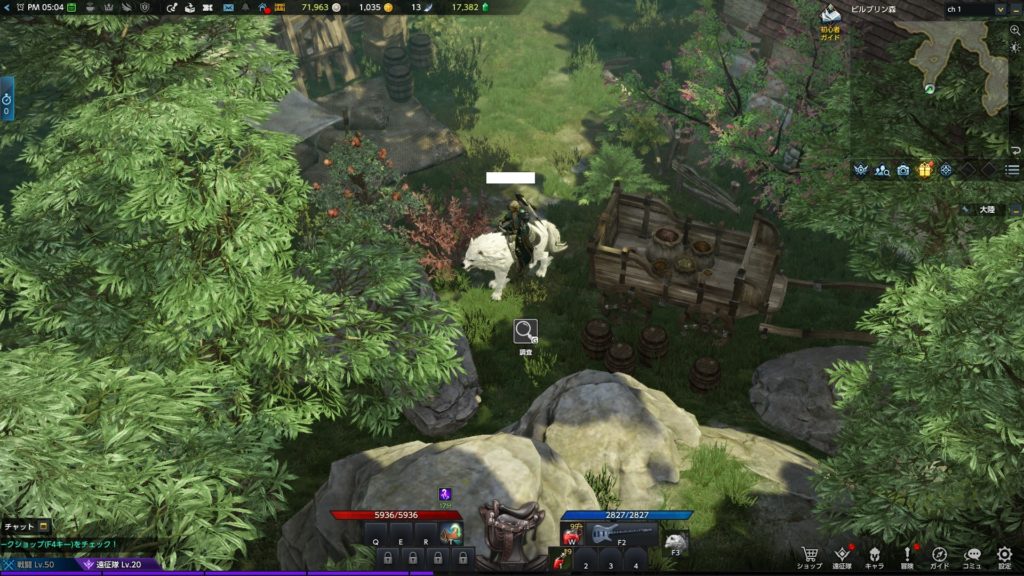1024x576 pixels.
Task: Open the ガイド guide menu
Action: pyautogui.click(x=939, y=554)
